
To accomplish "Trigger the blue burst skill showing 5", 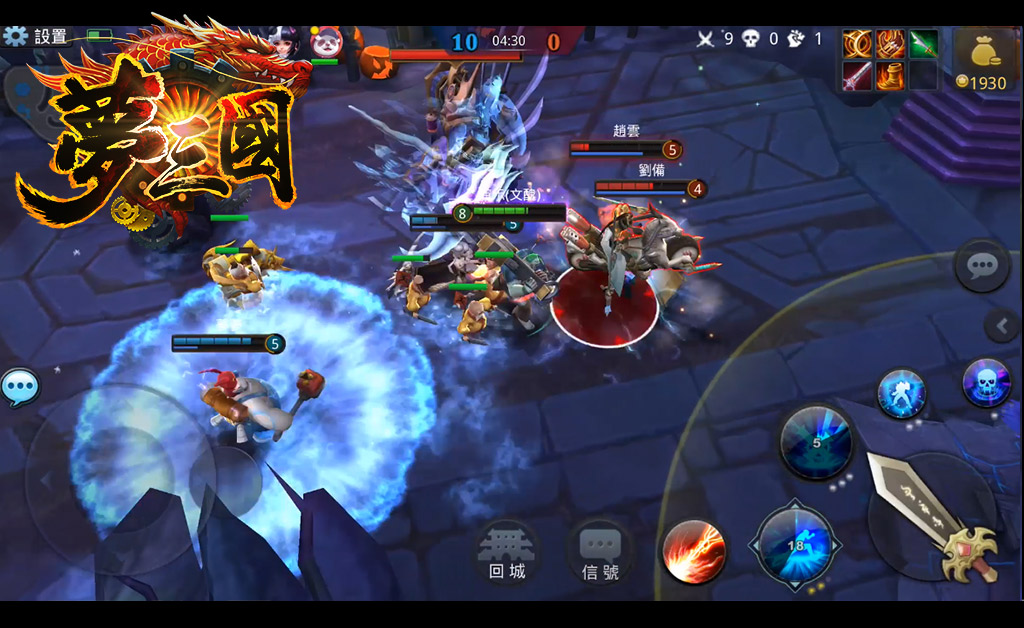I will point(816,441).
